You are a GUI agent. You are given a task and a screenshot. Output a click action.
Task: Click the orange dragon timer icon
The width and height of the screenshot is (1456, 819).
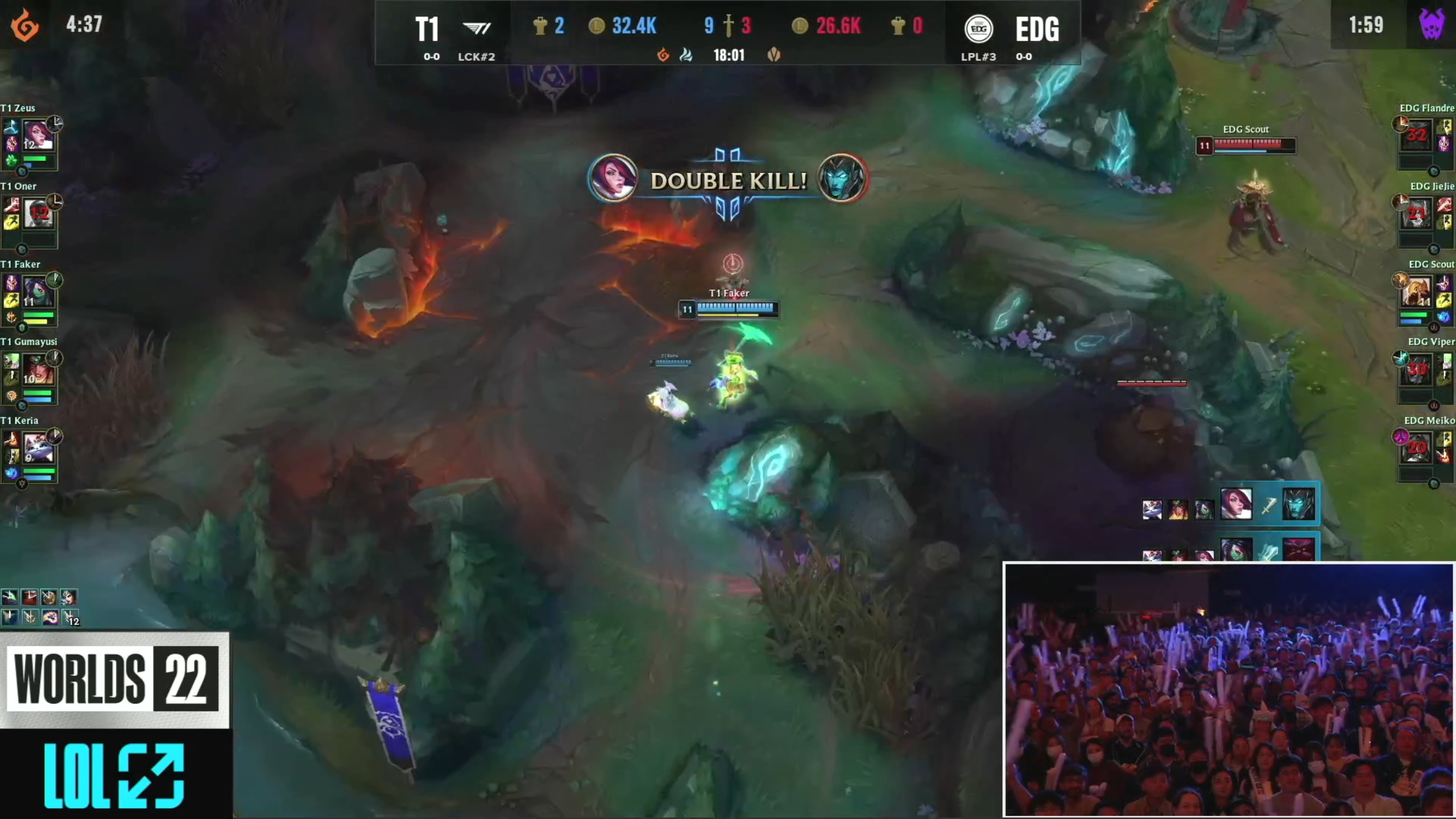25,26
